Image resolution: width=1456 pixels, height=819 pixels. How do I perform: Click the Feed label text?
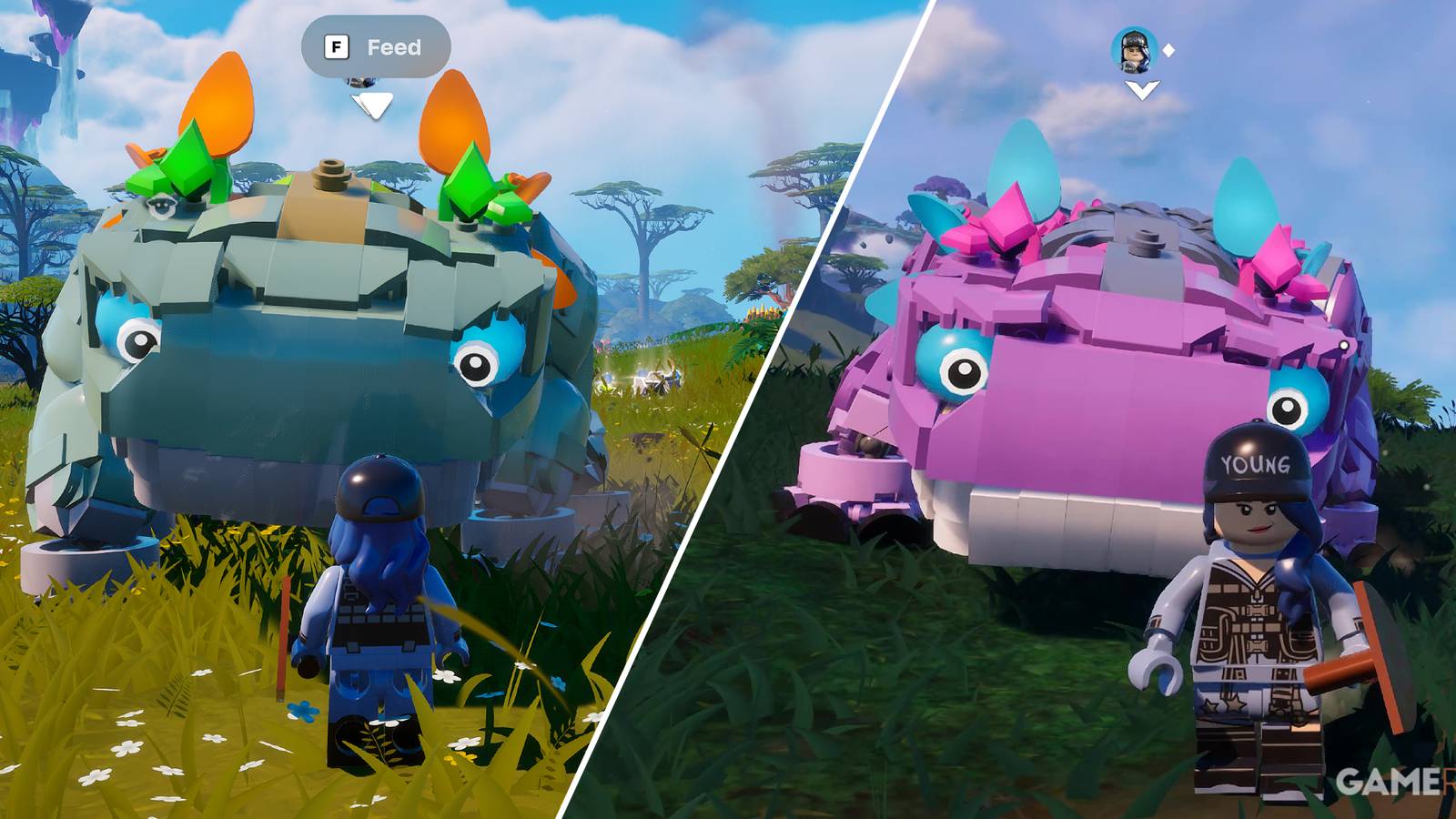click(391, 48)
